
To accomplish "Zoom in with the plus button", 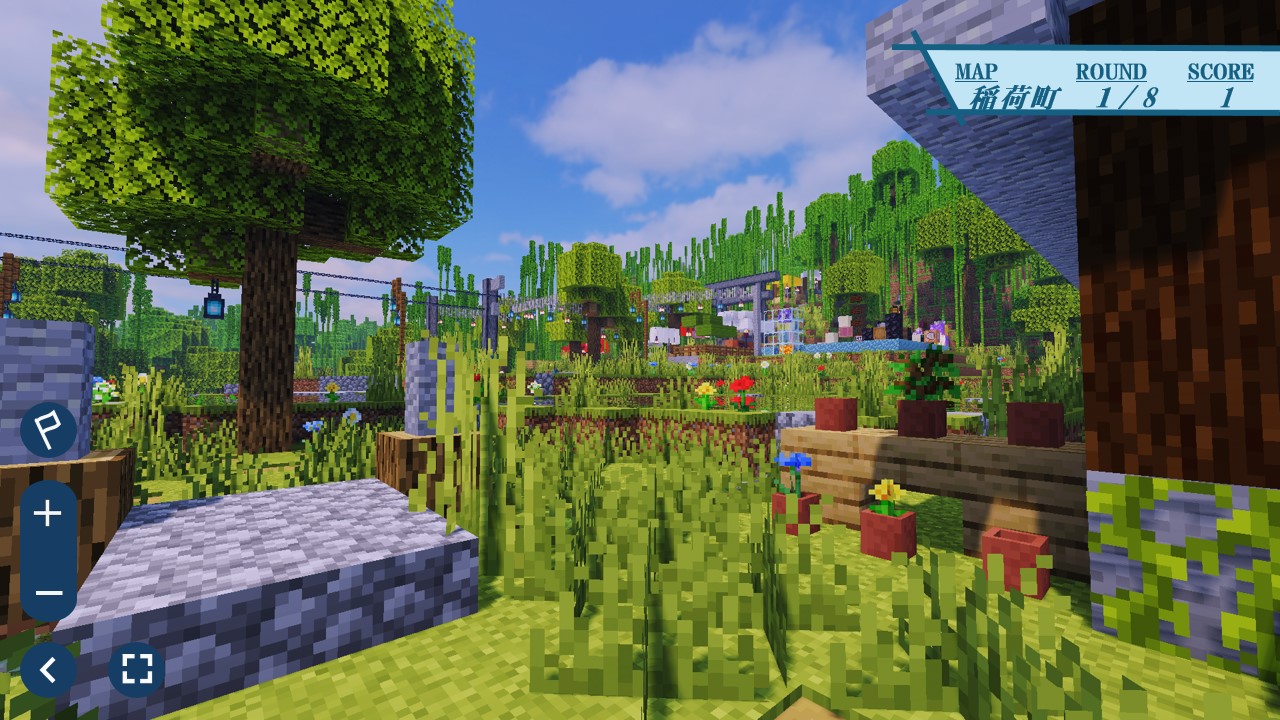I will (48, 514).
